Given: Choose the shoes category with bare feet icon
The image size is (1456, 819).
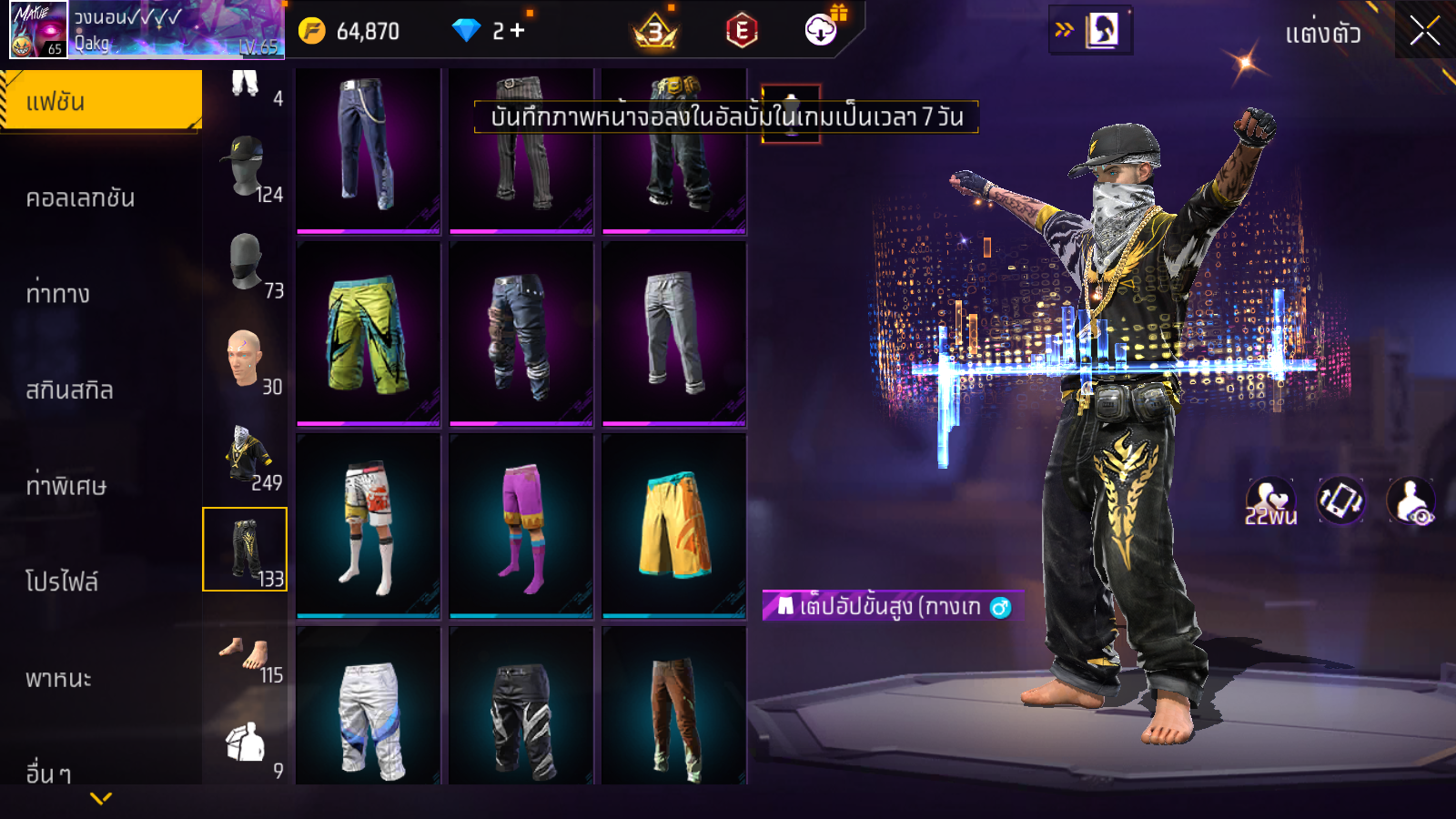Looking at the screenshot, I should tap(246, 655).
